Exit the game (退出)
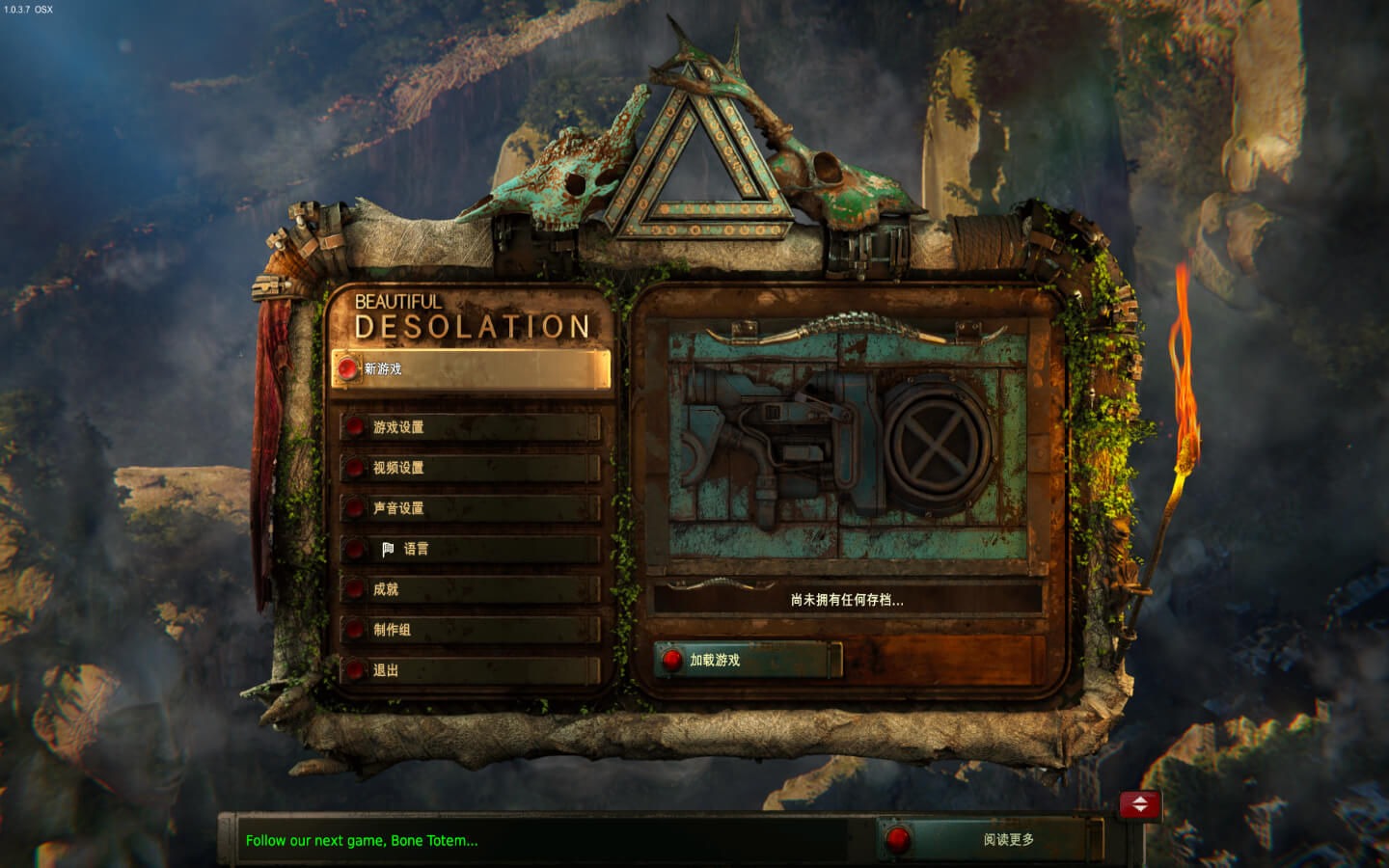 (x=471, y=670)
